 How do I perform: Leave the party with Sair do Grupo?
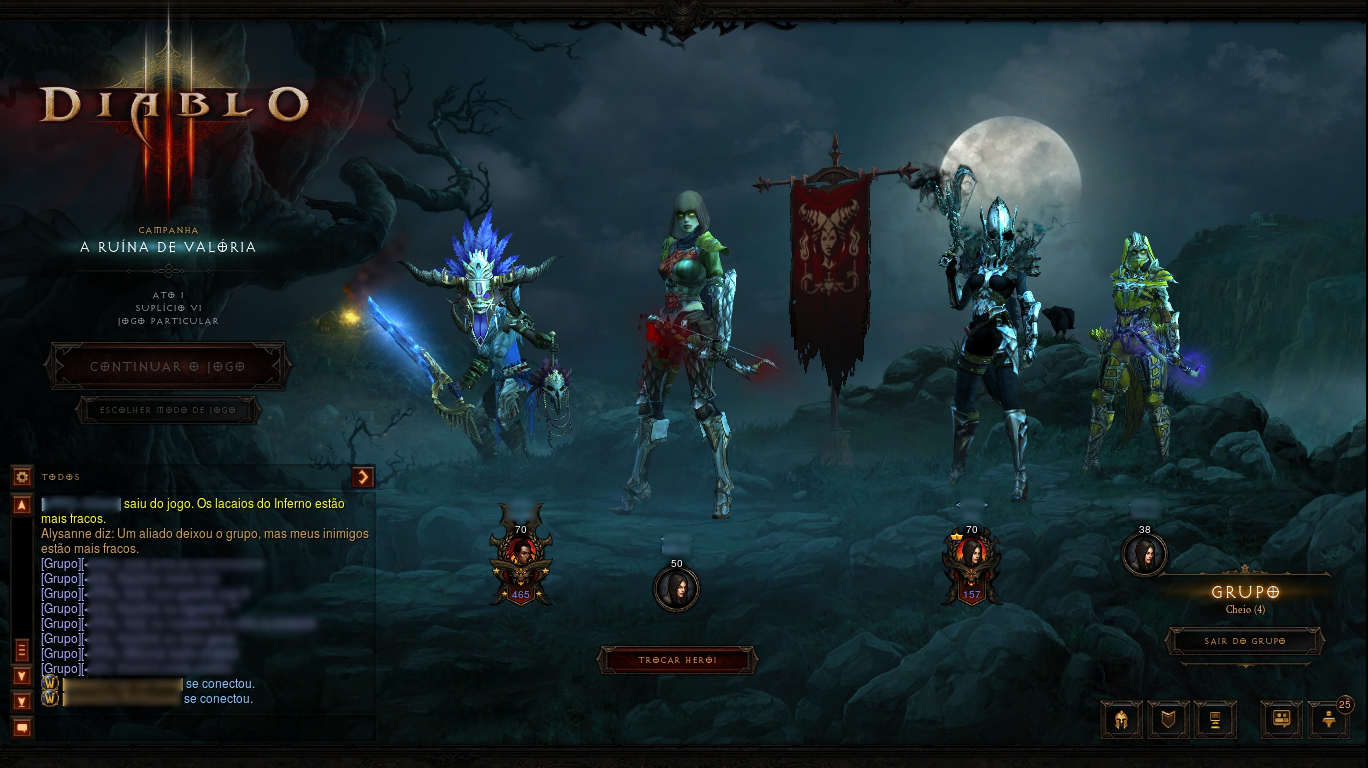1244,641
